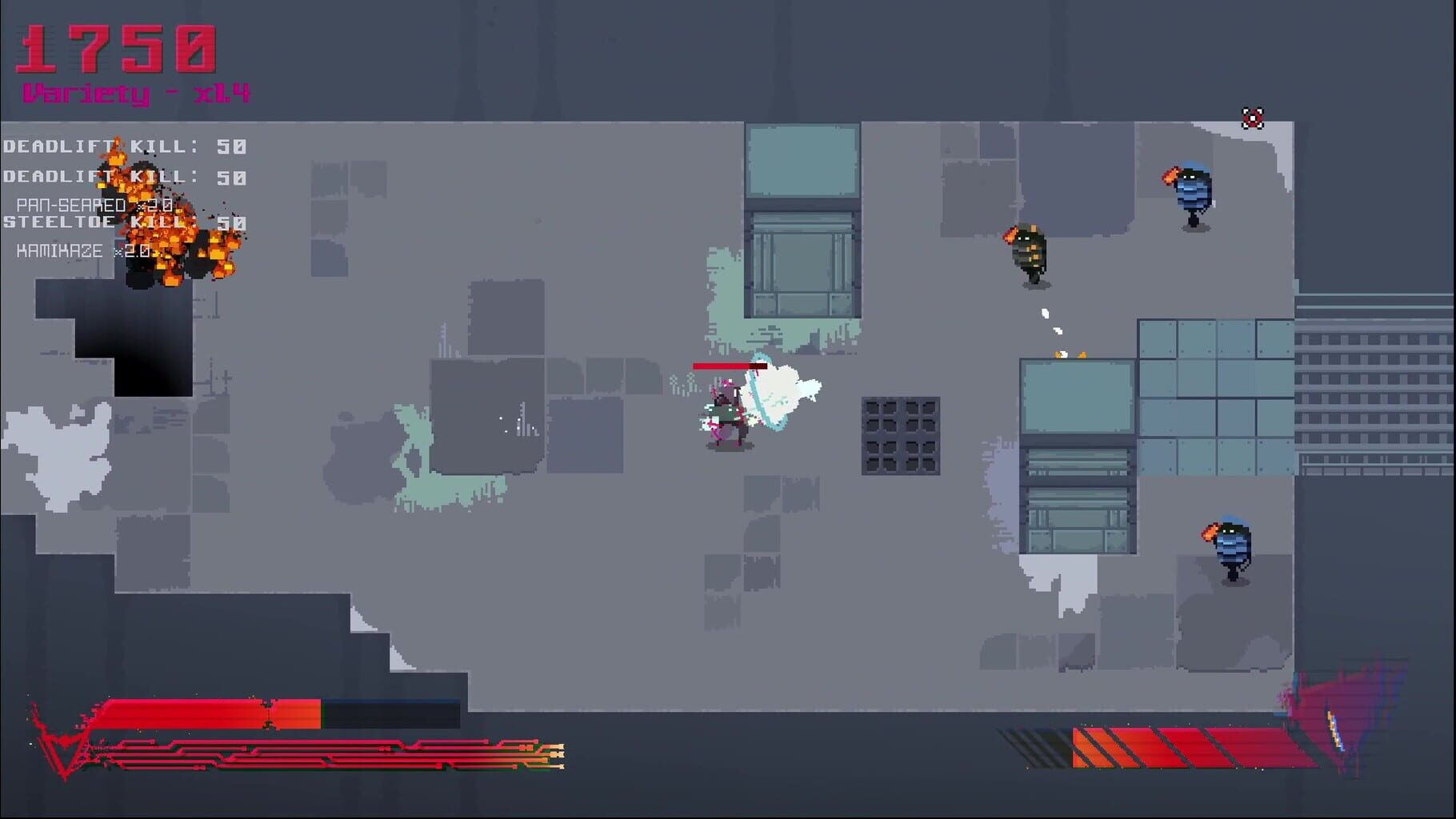Click the player character in the center
The width and height of the screenshot is (1456, 819).
[728, 416]
